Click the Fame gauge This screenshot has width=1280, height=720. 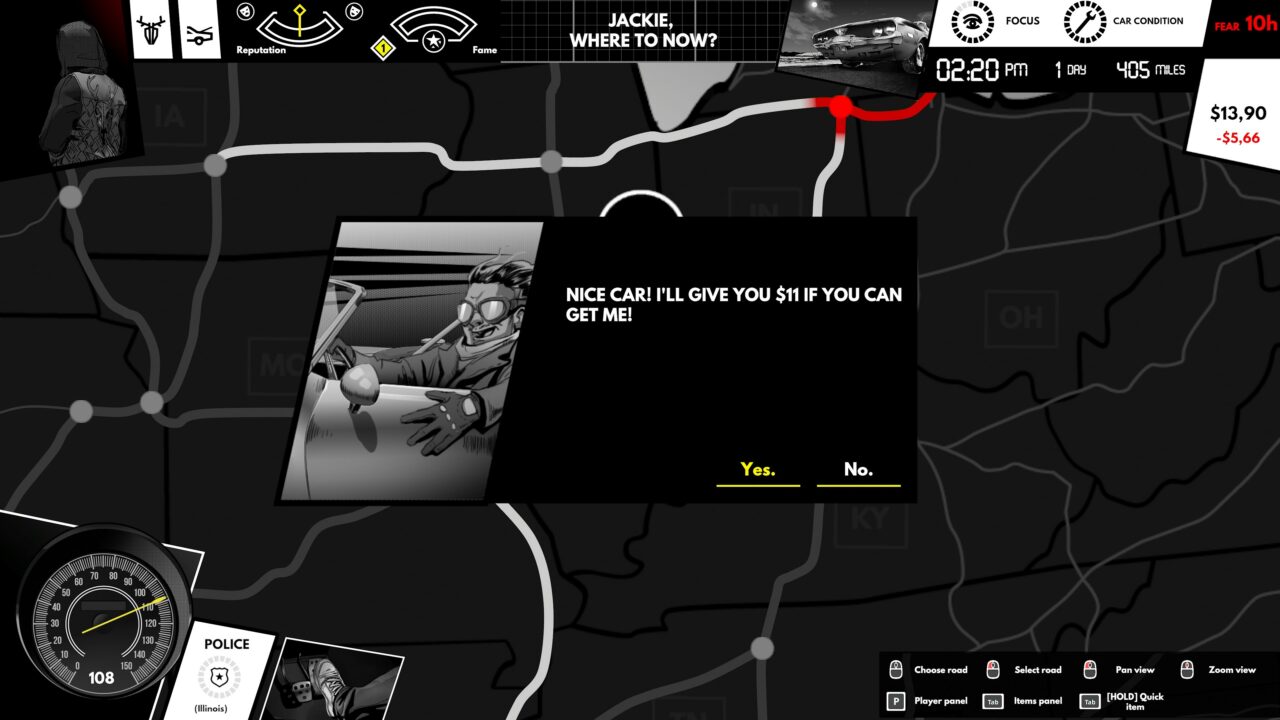pyautogui.click(x=433, y=30)
